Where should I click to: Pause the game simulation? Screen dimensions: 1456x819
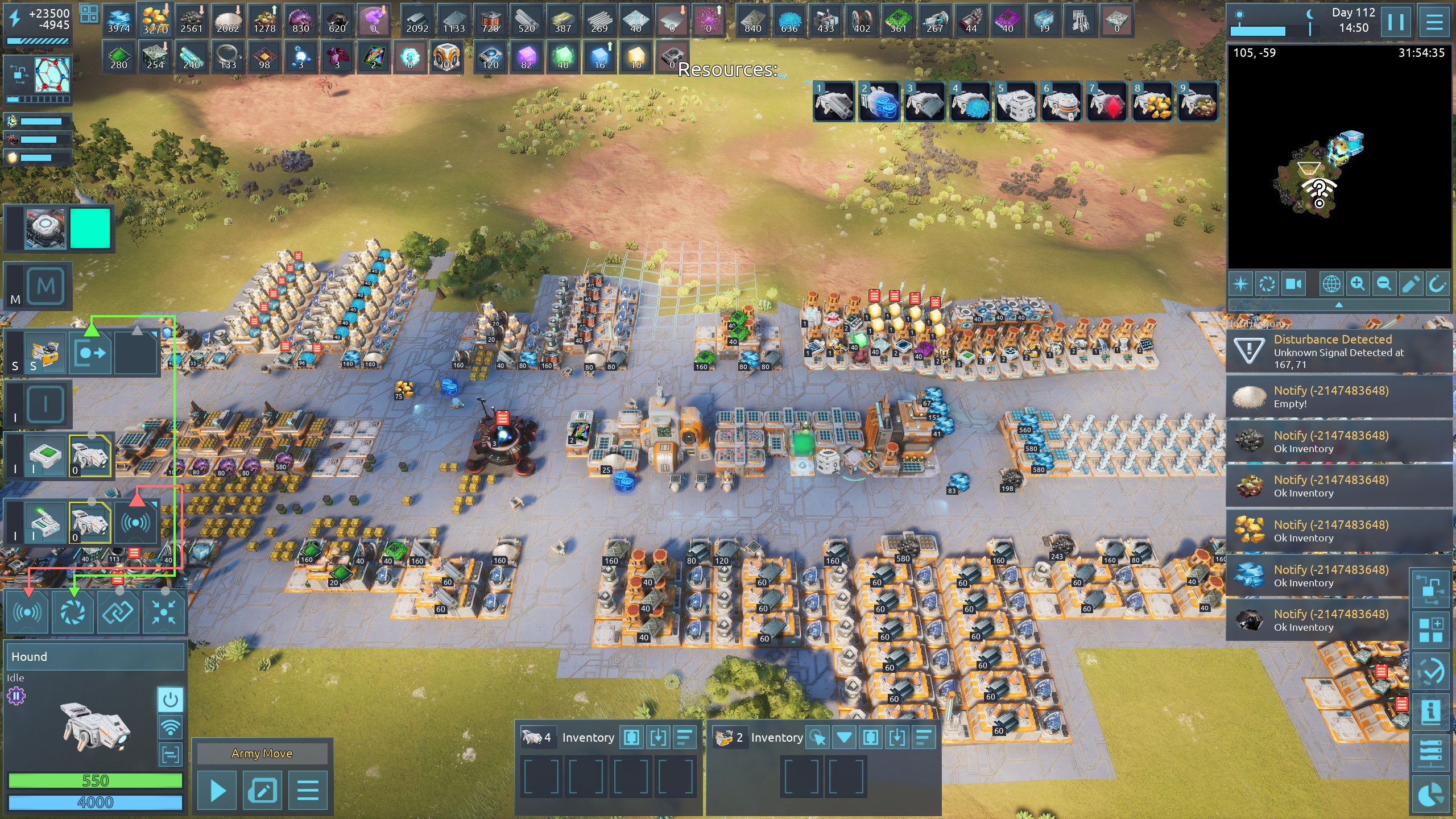[1396, 22]
